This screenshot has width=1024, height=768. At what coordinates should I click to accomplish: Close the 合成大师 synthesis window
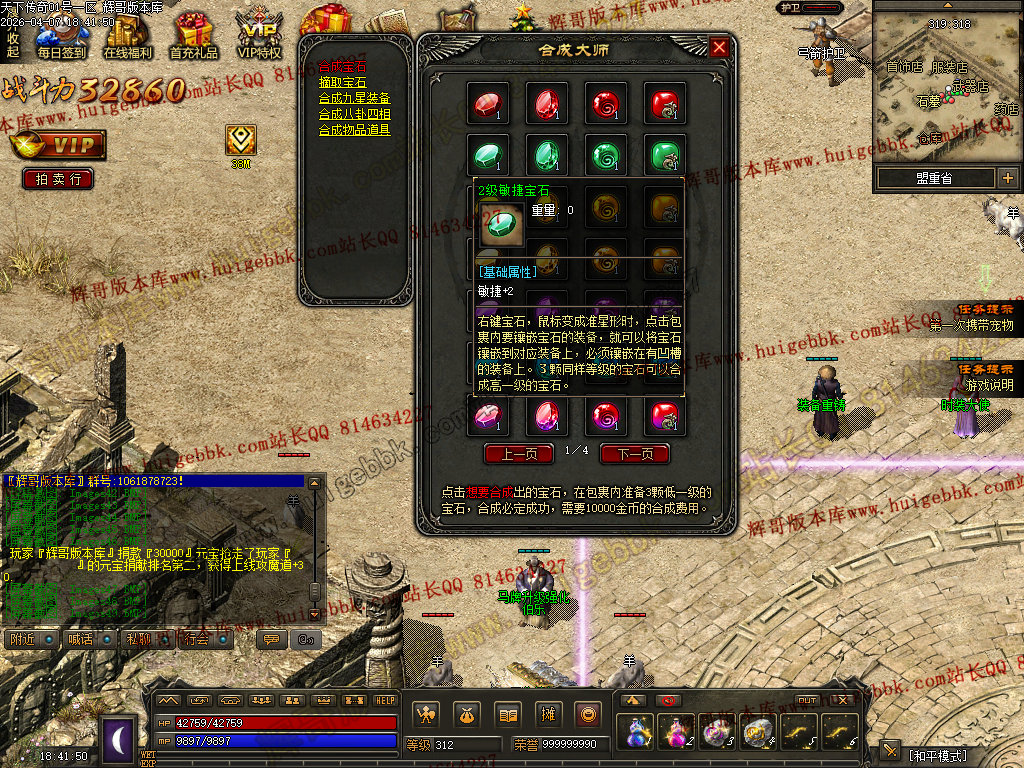point(719,47)
